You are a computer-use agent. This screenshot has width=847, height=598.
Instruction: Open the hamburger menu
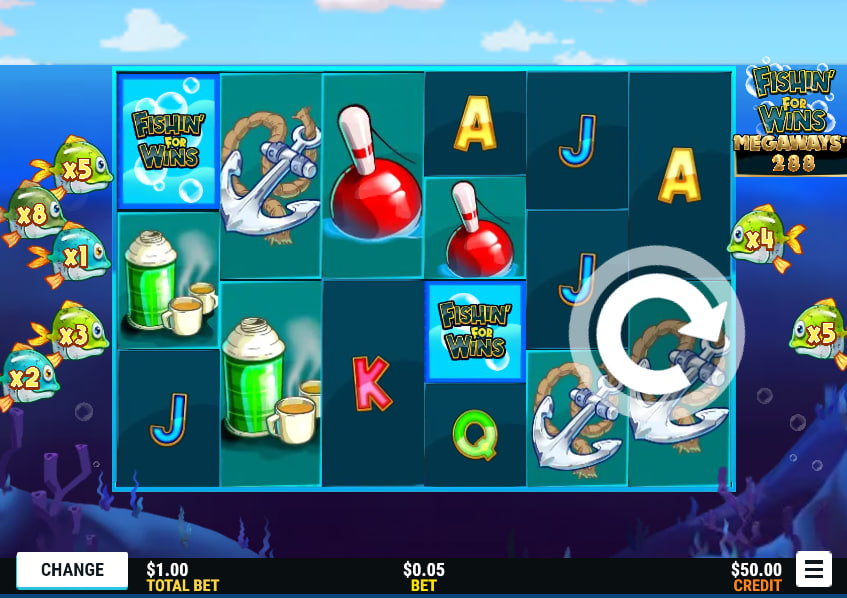pos(814,570)
